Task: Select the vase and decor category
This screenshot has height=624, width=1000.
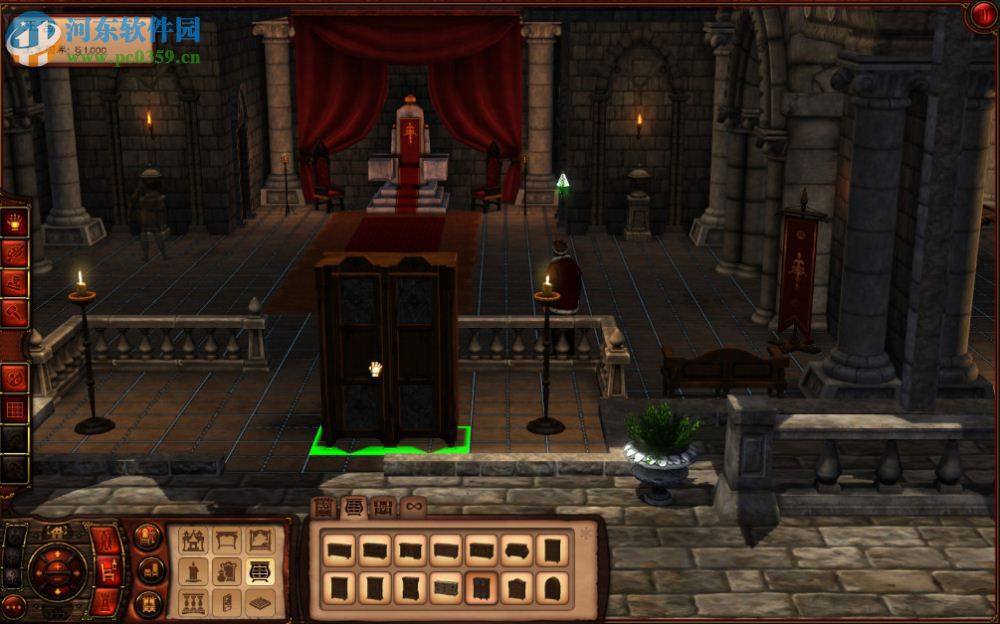Action: pos(226,572)
